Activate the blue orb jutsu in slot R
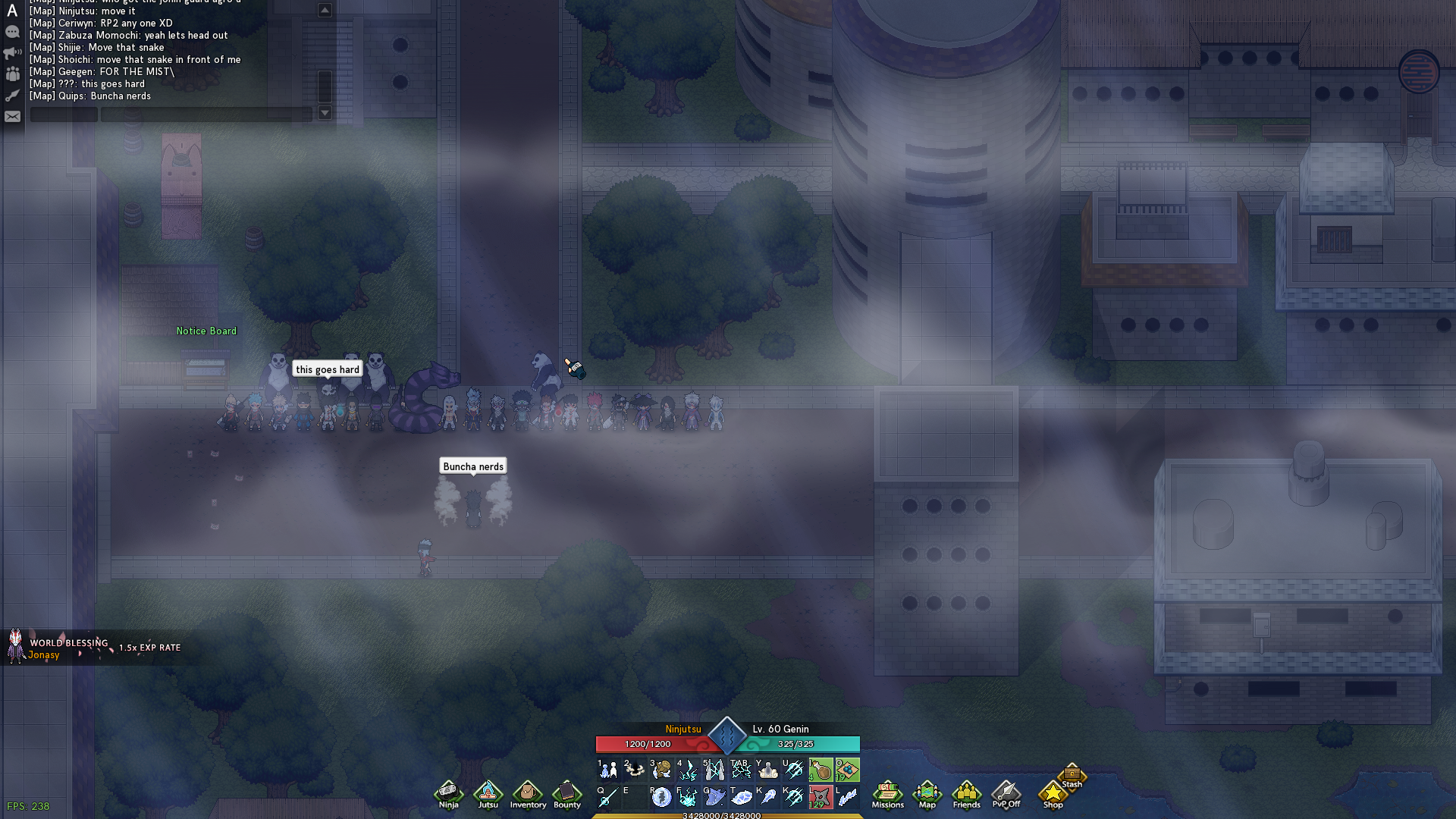1456x819 pixels. click(x=661, y=797)
